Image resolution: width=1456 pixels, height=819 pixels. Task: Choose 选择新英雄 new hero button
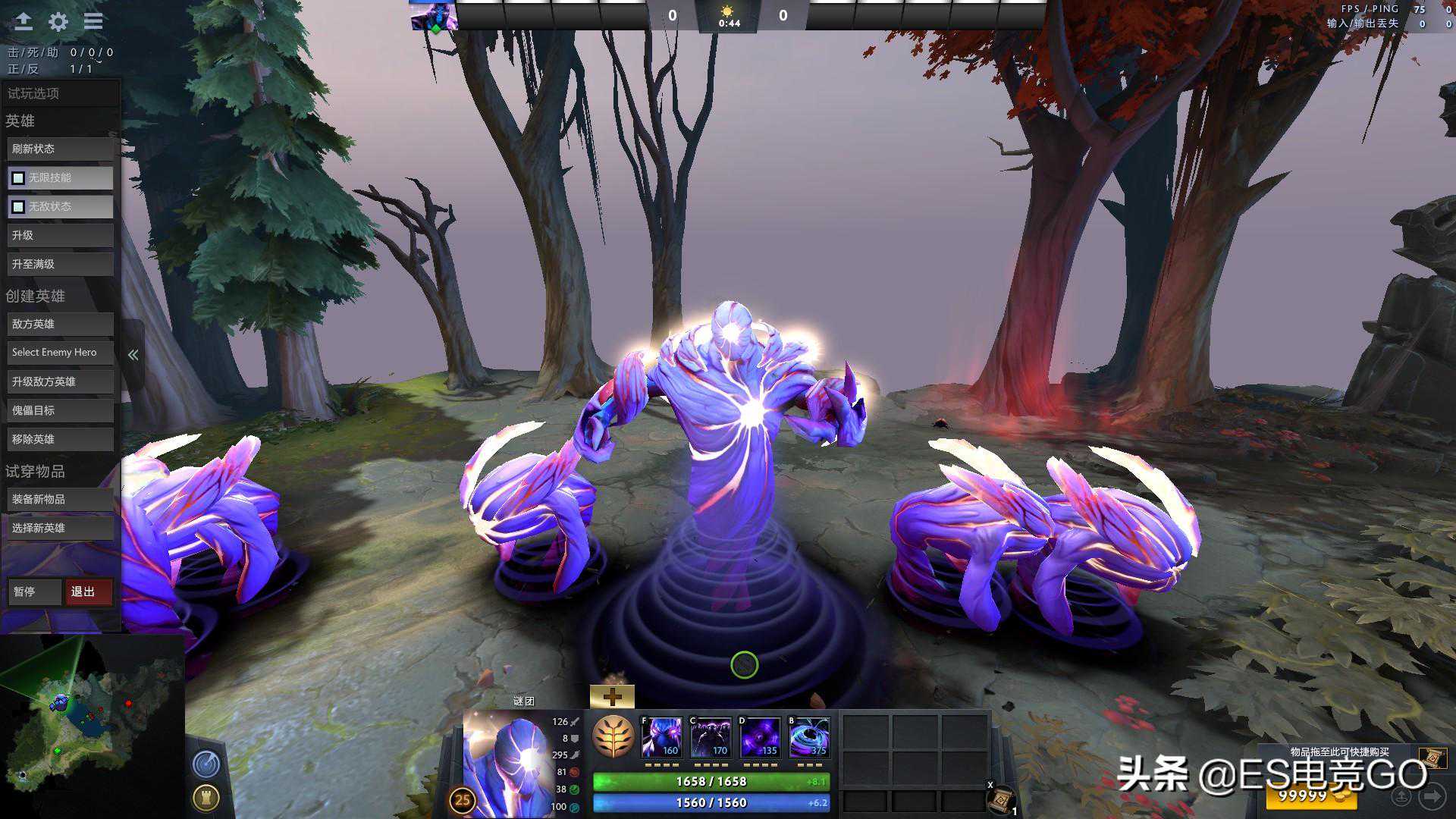pyautogui.click(x=60, y=528)
